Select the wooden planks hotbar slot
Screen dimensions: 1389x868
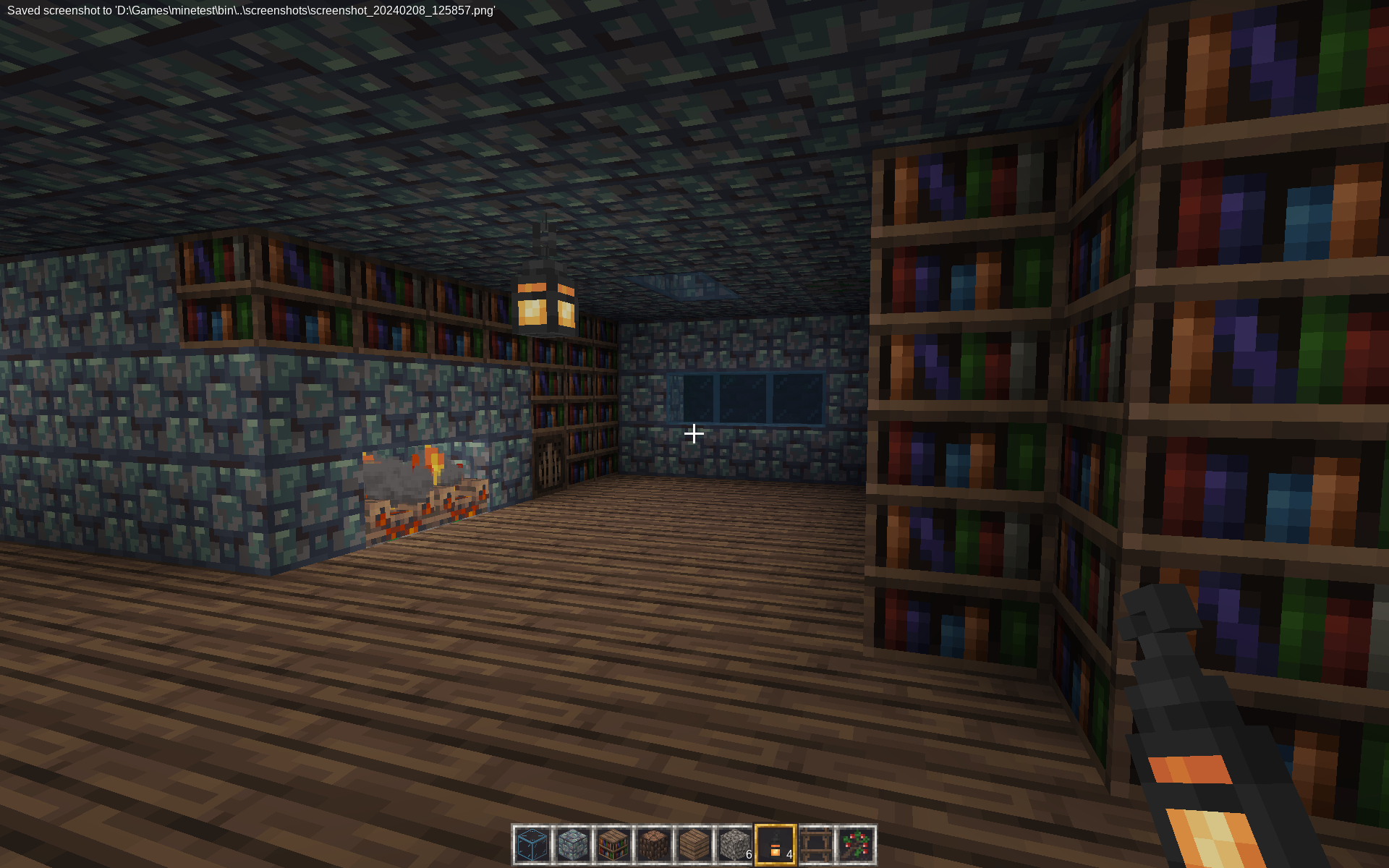694,845
